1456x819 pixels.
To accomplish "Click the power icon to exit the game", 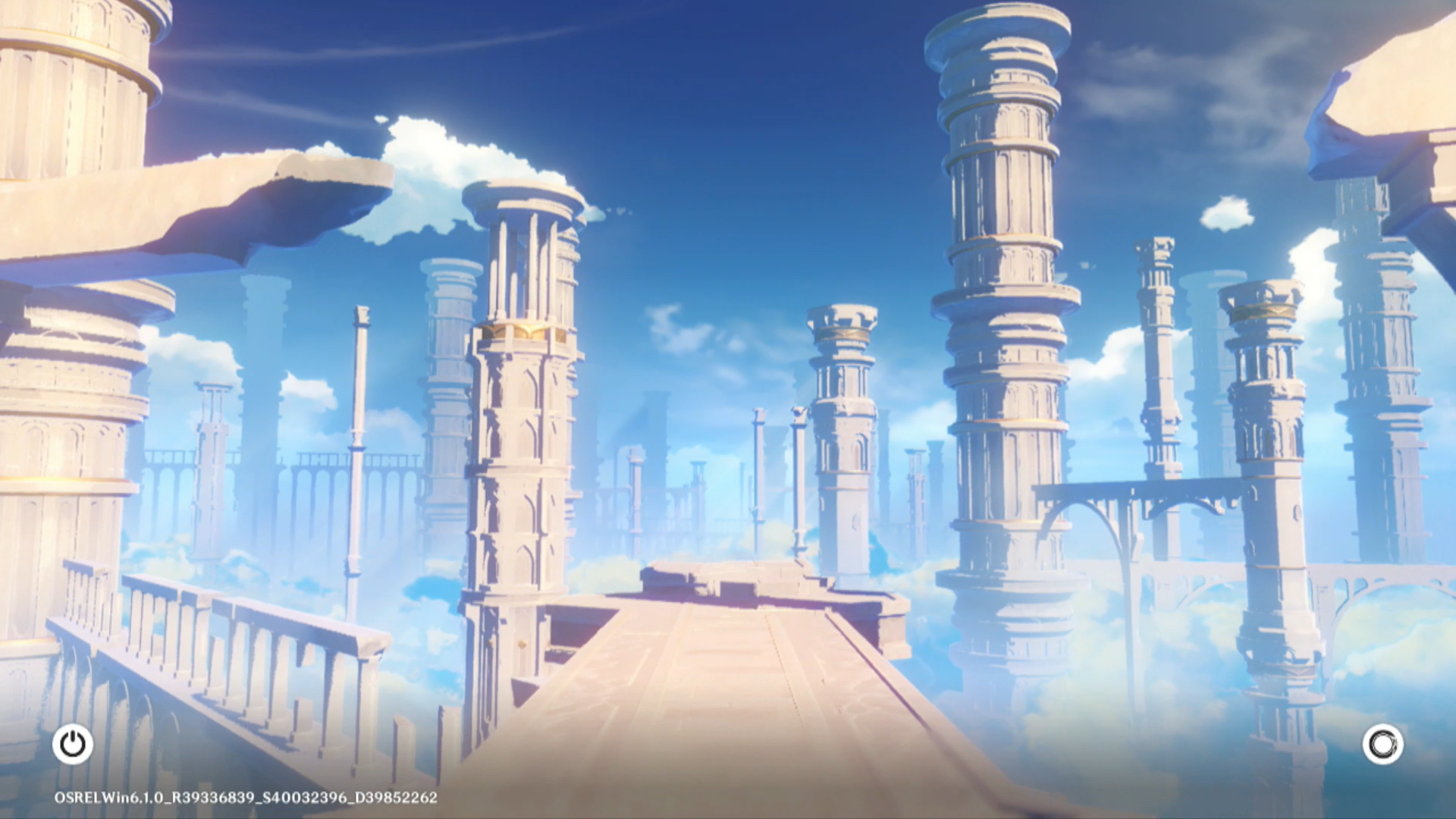I will pos(73,744).
